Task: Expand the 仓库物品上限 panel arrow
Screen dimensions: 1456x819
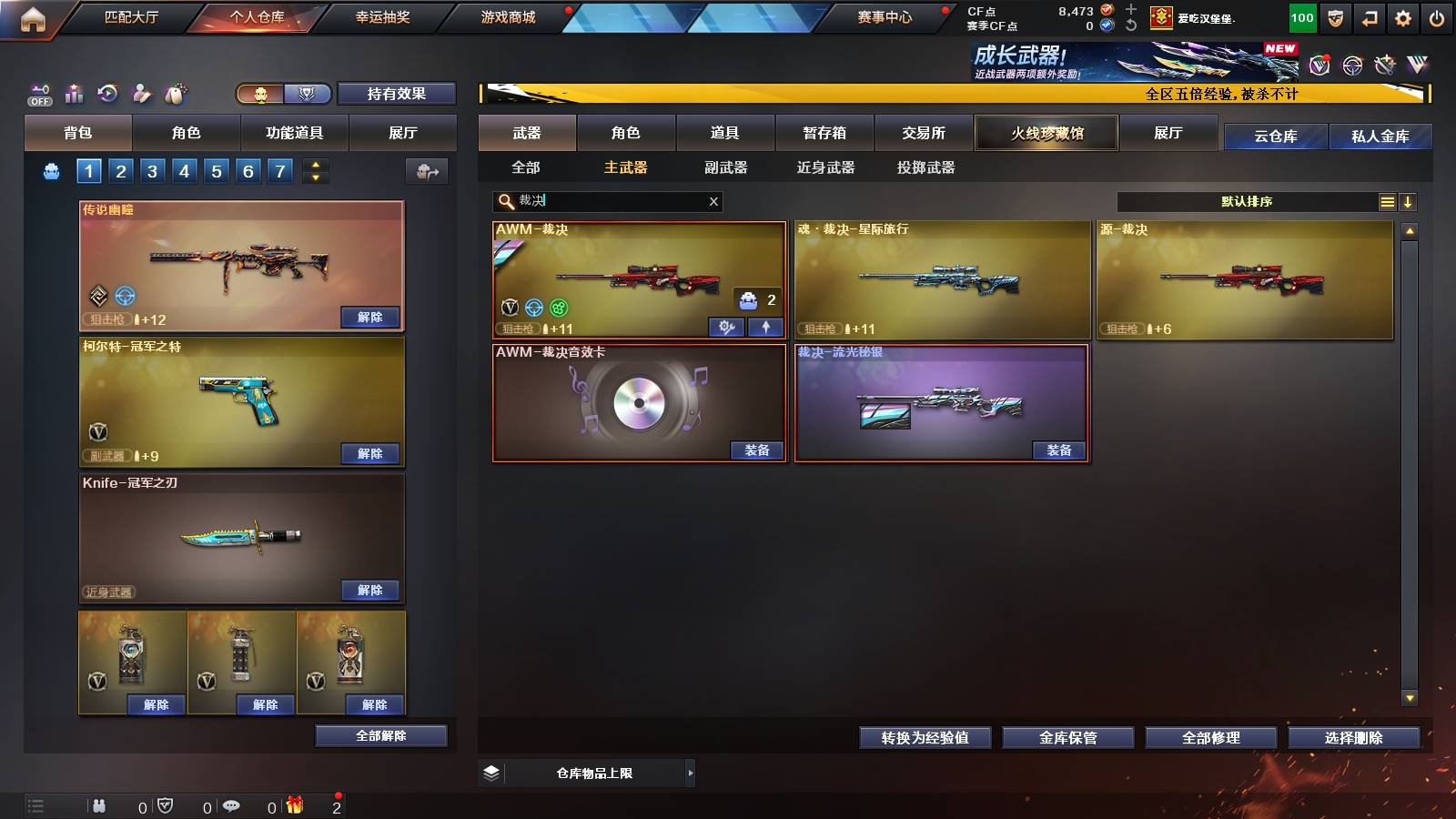Action: click(x=689, y=772)
